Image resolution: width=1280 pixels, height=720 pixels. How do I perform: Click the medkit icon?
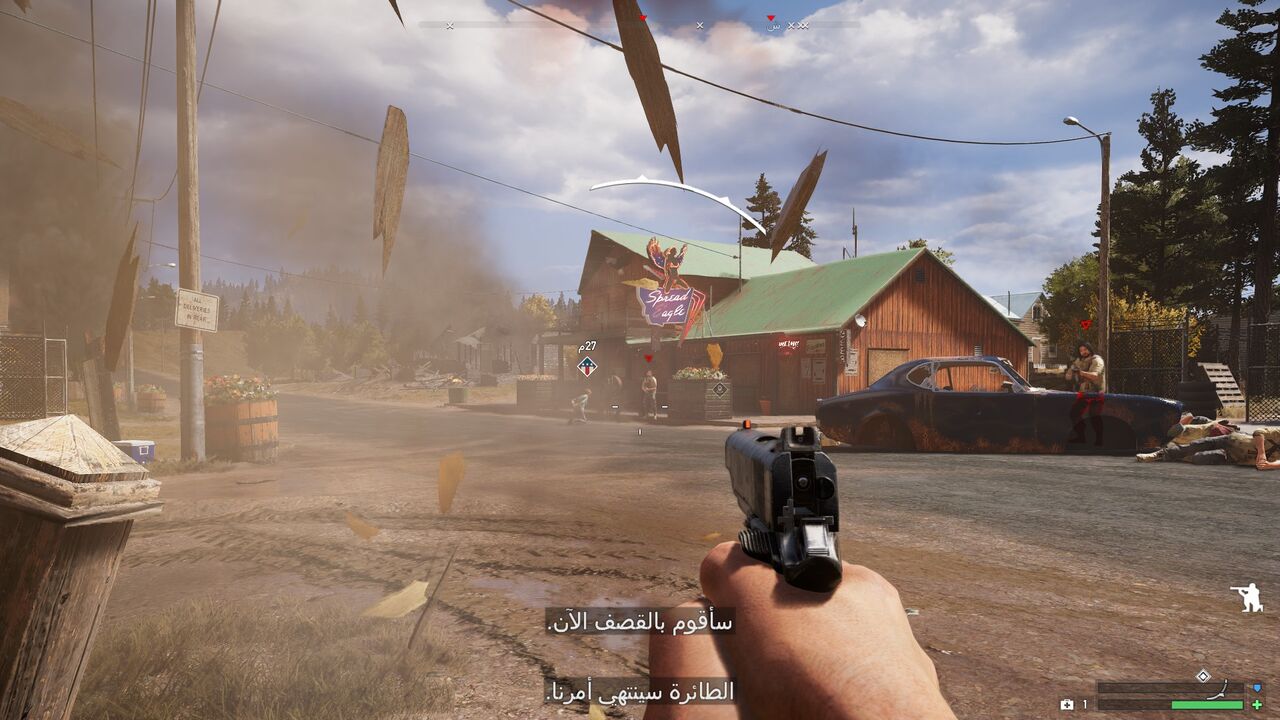click(x=1068, y=705)
